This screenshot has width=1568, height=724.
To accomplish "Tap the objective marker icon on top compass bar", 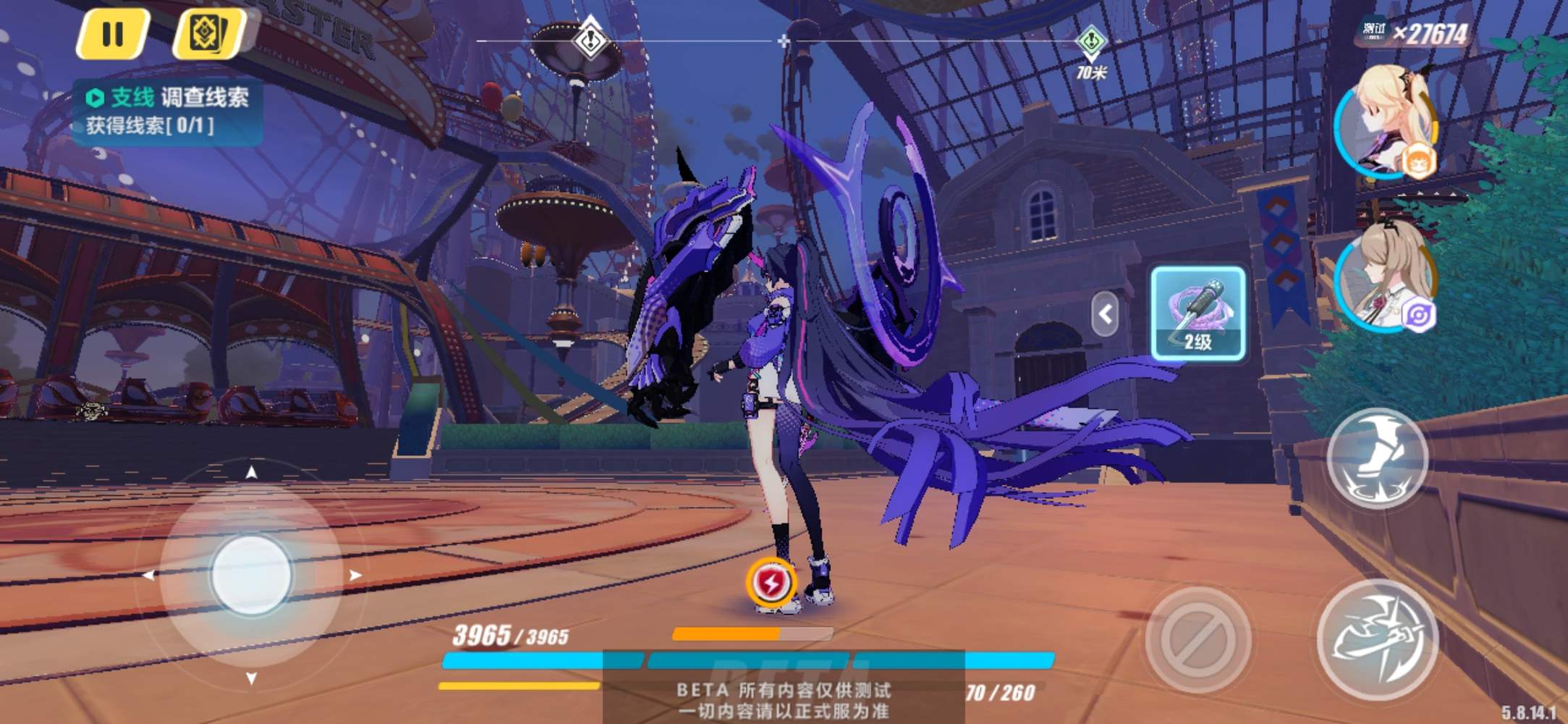I will click(x=590, y=41).
